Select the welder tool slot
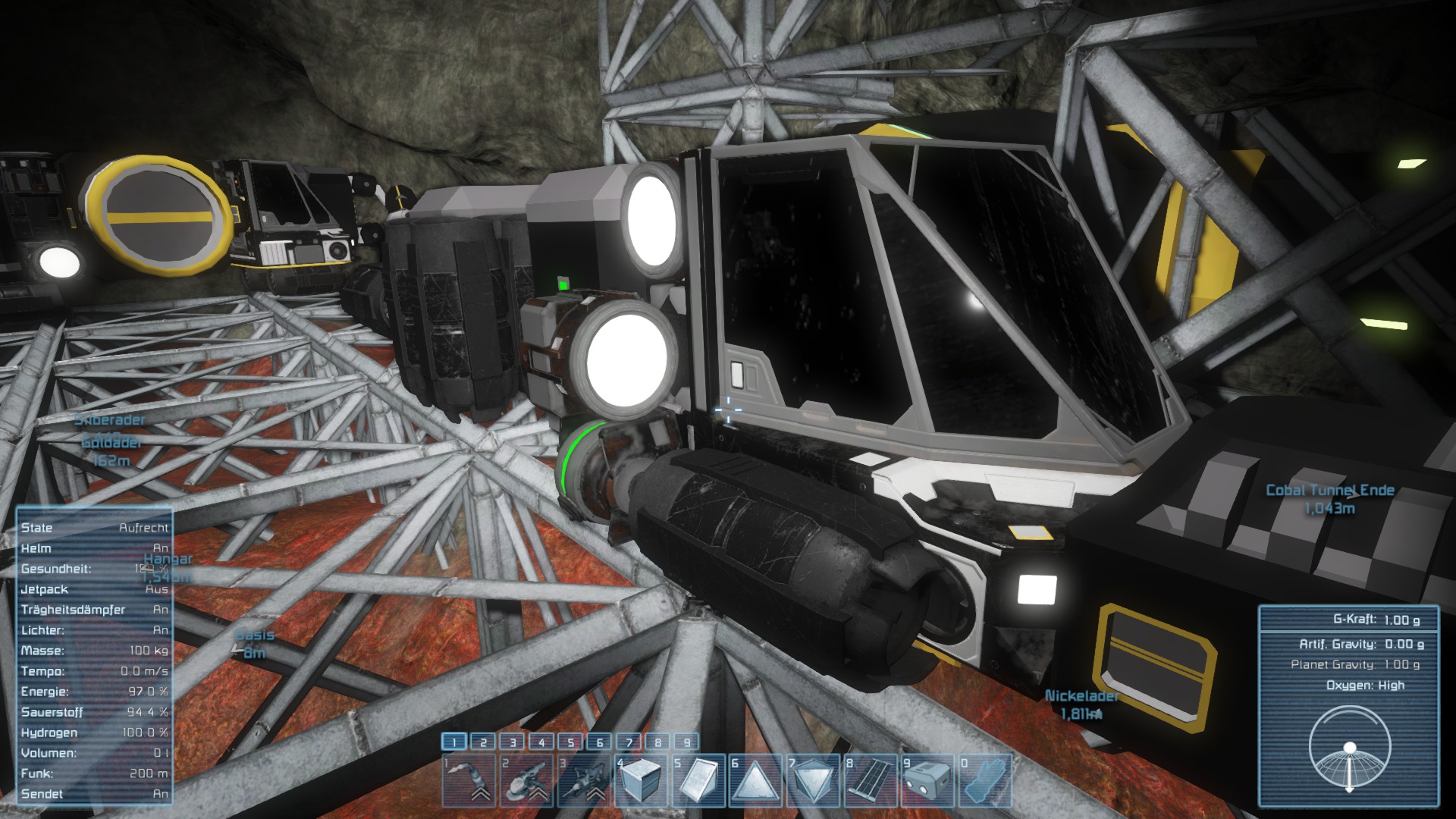Viewport: 1456px width, 819px height. click(469, 780)
